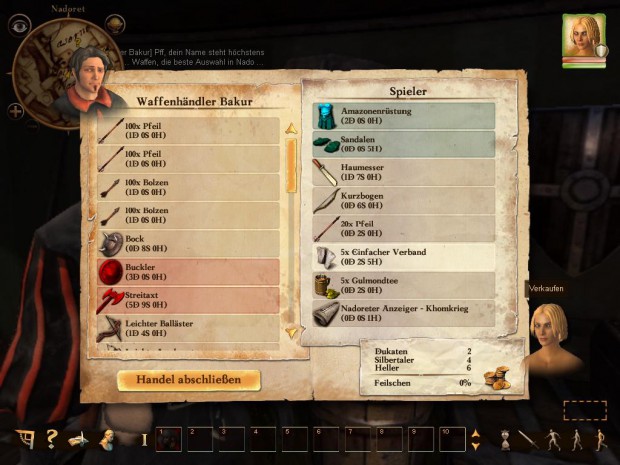Image resolution: width=620 pixels, height=465 pixels.
Task: Open help with the question mark icon
Action: pyautogui.click(x=50, y=439)
